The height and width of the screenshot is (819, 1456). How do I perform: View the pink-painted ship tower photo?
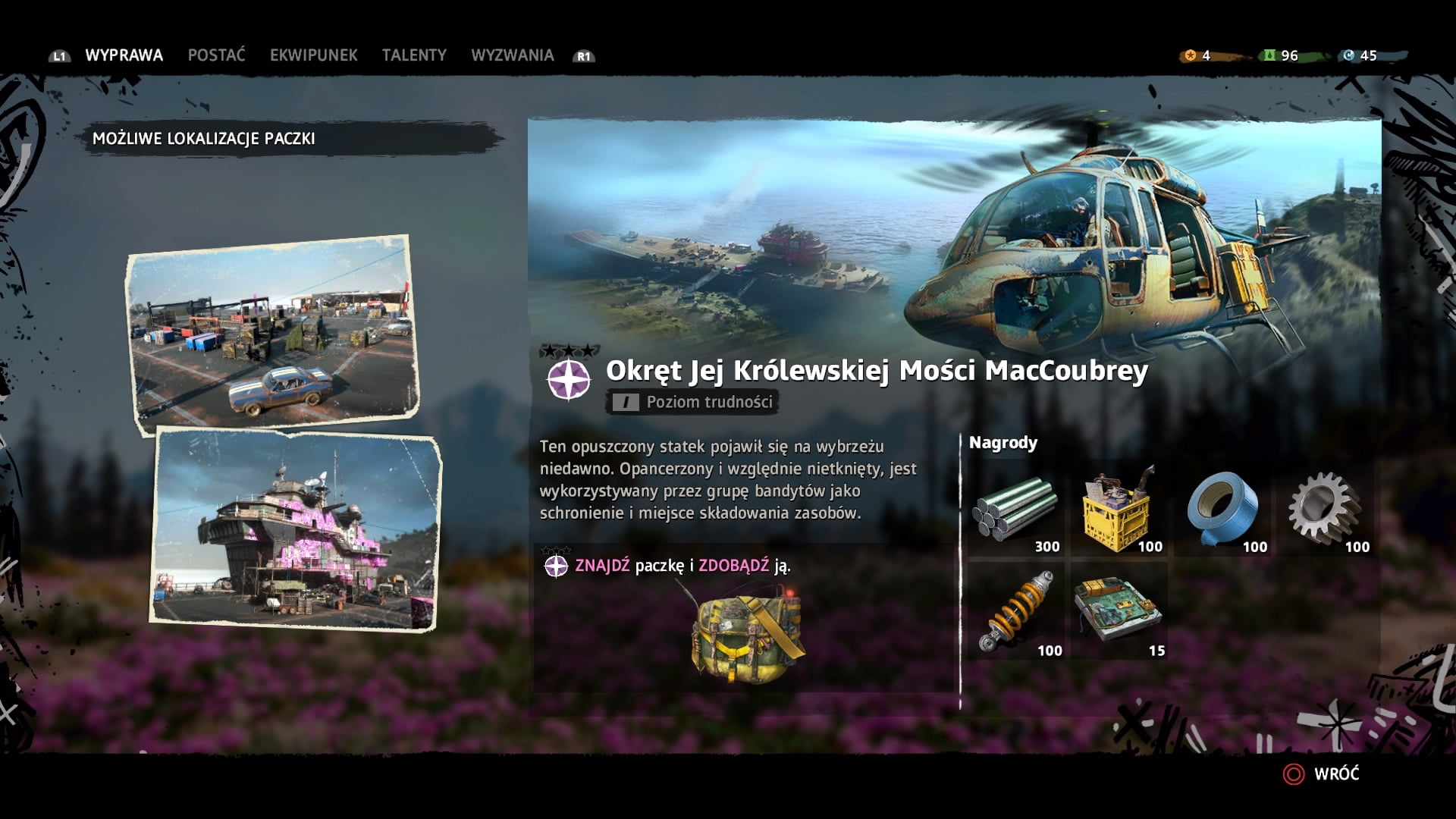pyautogui.click(x=297, y=529)
